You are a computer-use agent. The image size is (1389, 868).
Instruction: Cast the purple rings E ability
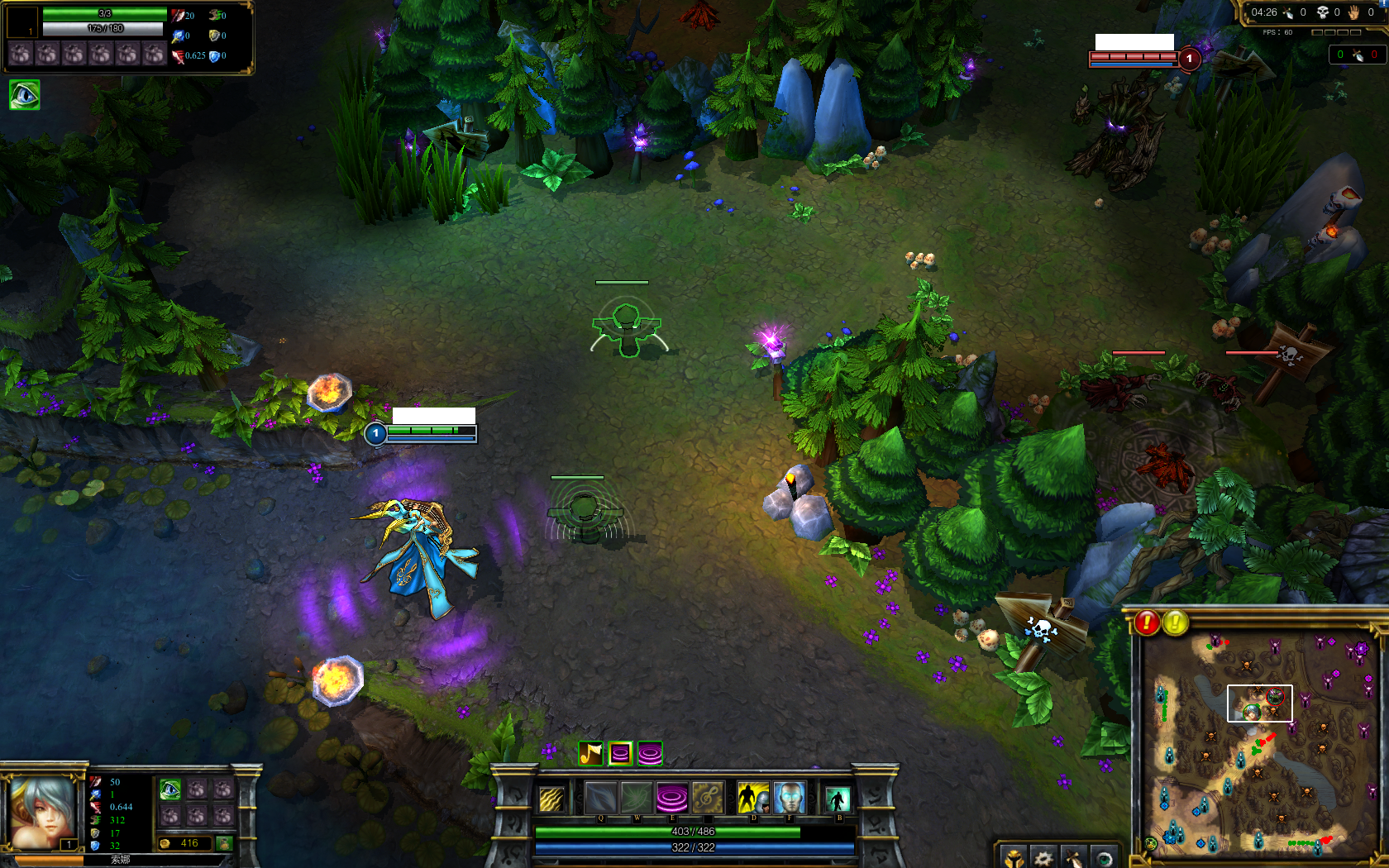click(671, 799)
